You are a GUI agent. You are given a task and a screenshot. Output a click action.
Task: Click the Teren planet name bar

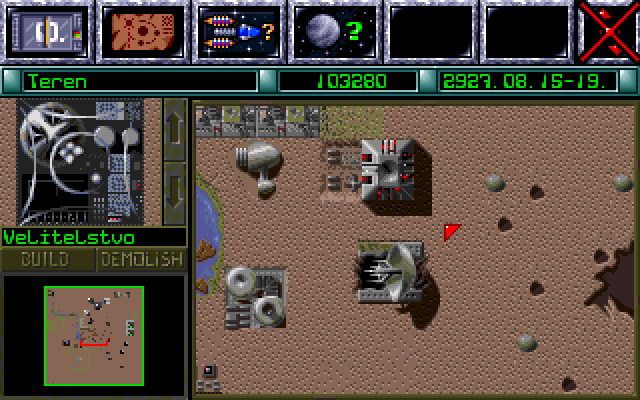point(138,81)
